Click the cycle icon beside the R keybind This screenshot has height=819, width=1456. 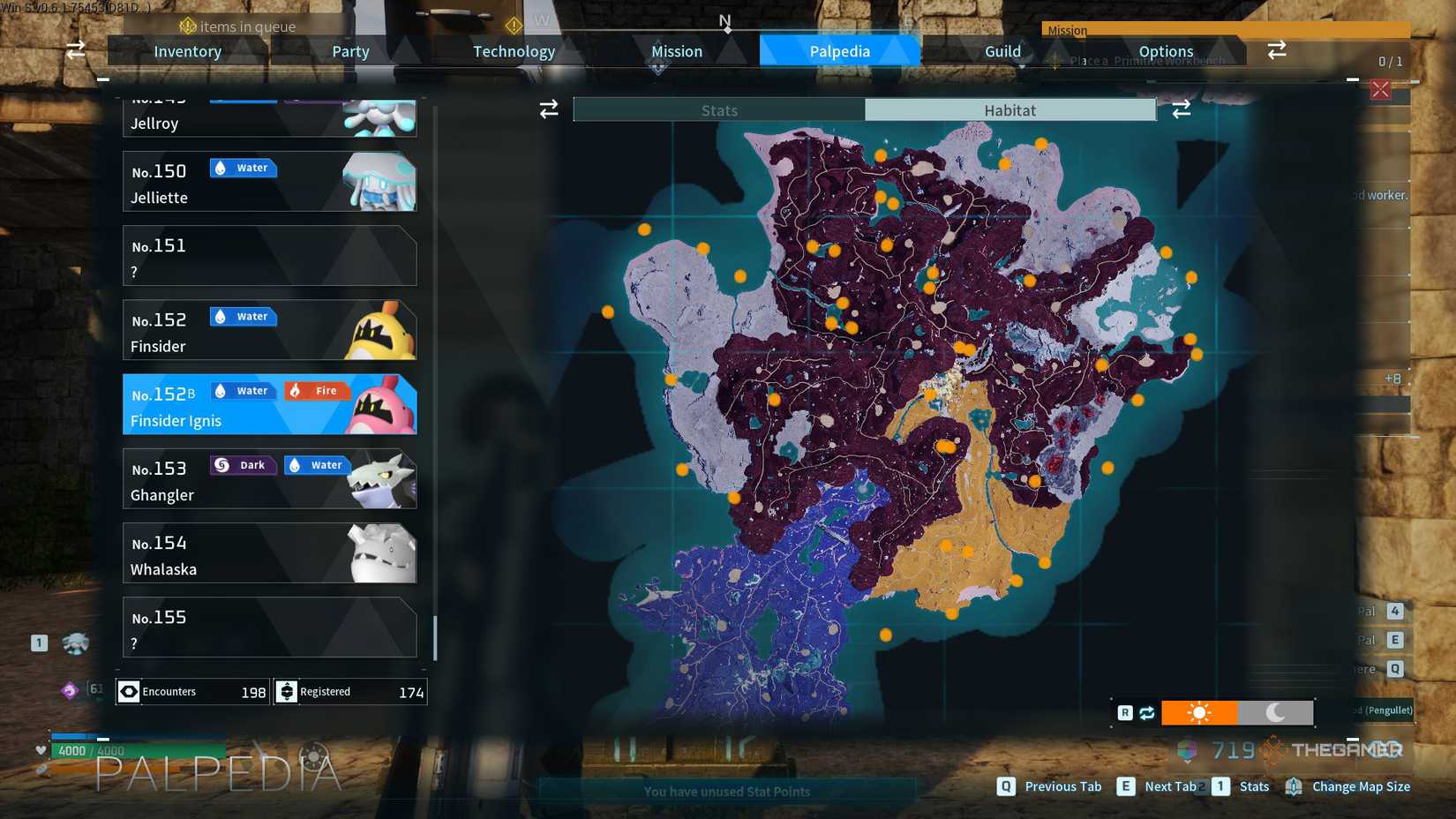[x=1146, y=711]
